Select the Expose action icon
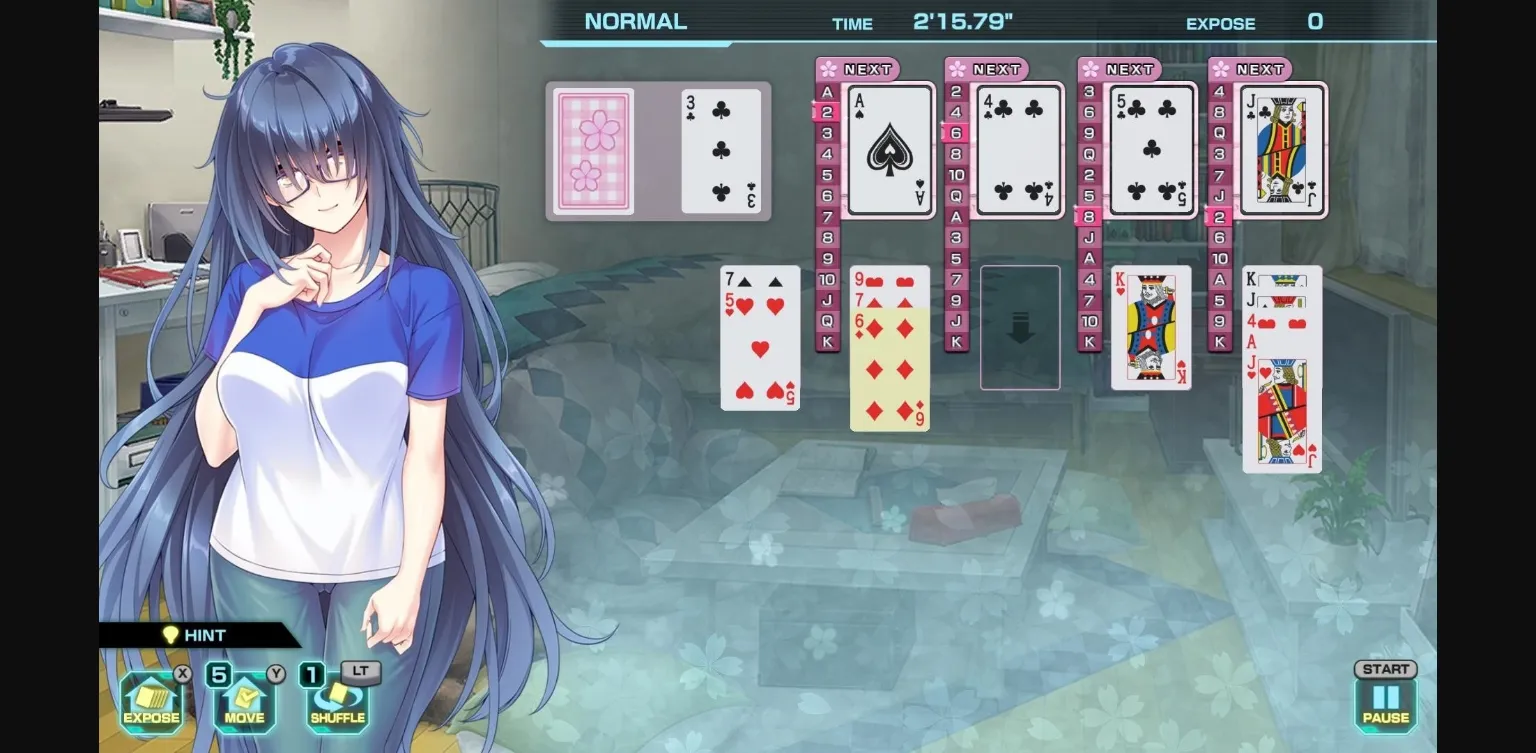 [150, 704]
